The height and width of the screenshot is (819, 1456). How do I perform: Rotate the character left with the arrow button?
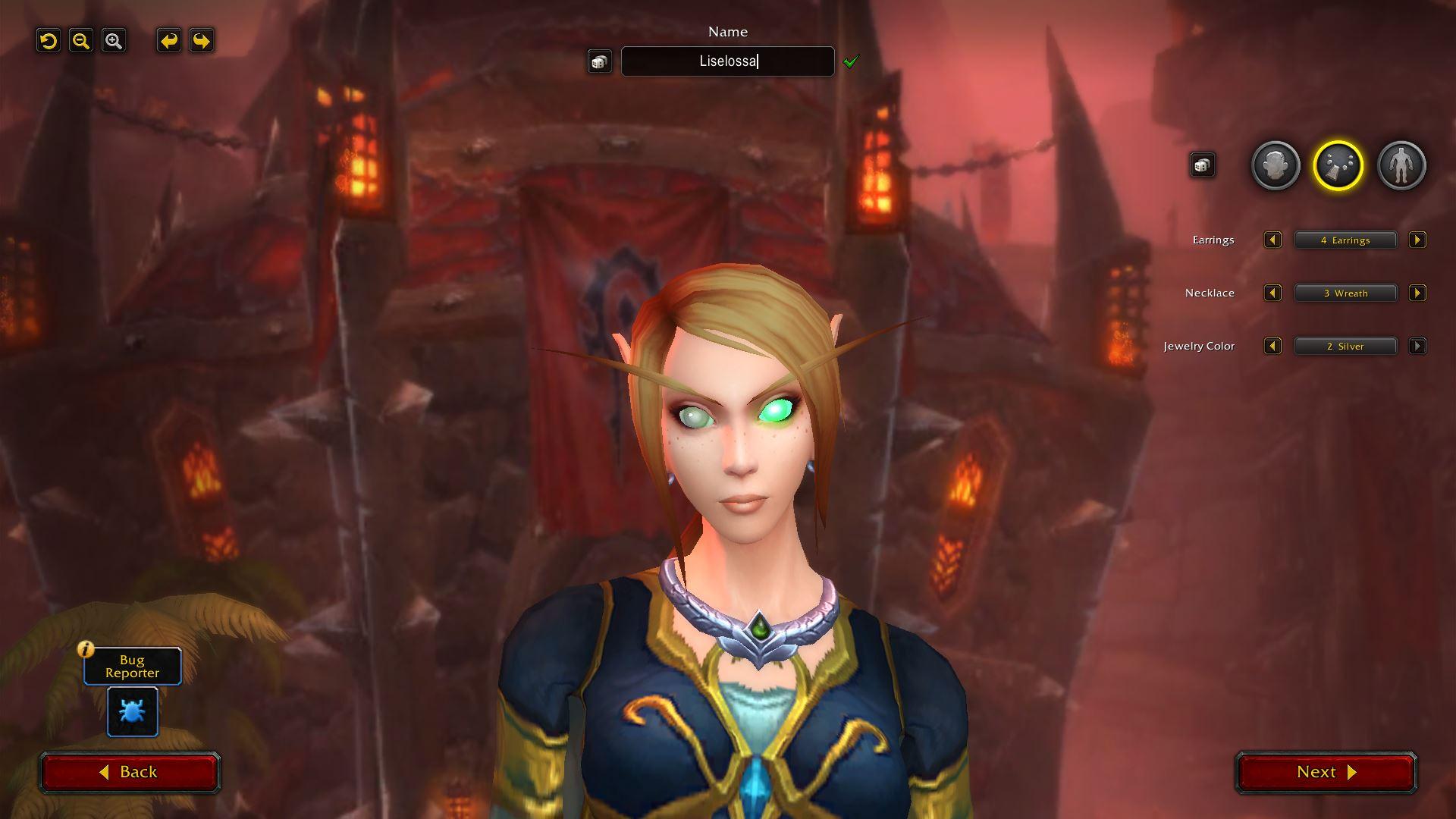(169, 41)
